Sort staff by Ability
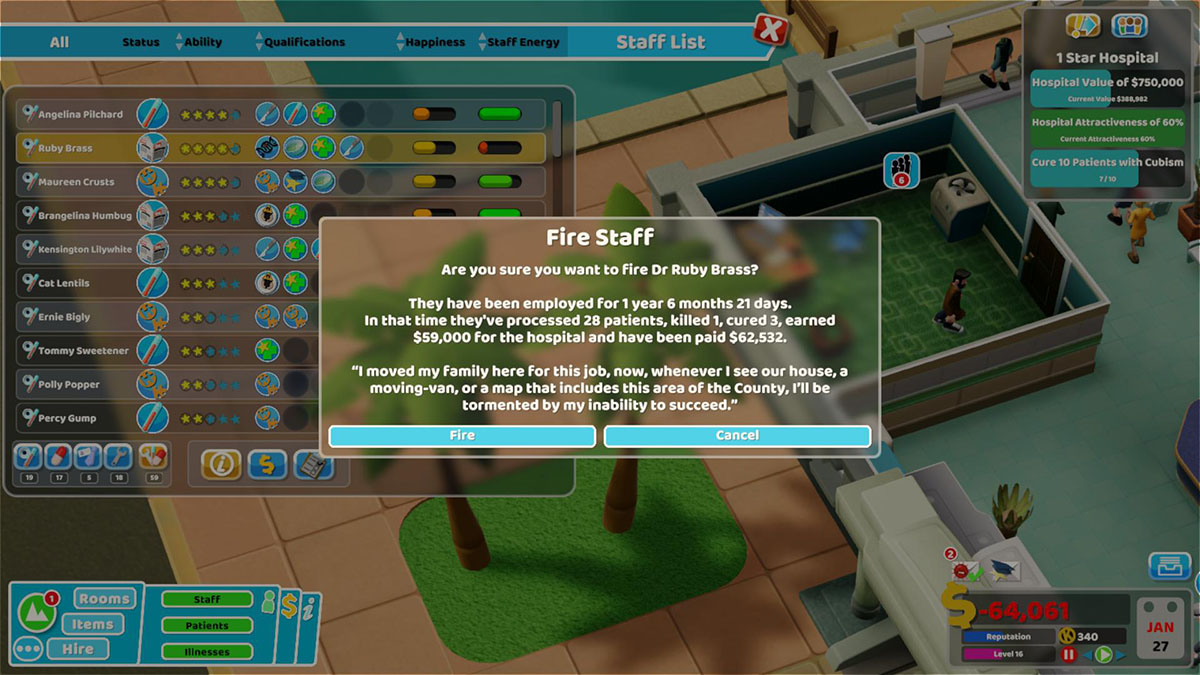The image size is (1200, 675). point(202,42)
